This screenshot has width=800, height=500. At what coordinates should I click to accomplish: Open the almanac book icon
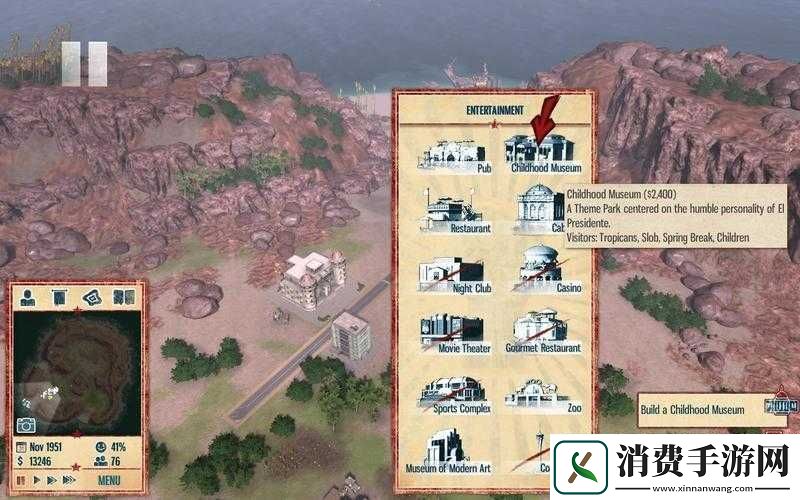click(x=124, y=296)
